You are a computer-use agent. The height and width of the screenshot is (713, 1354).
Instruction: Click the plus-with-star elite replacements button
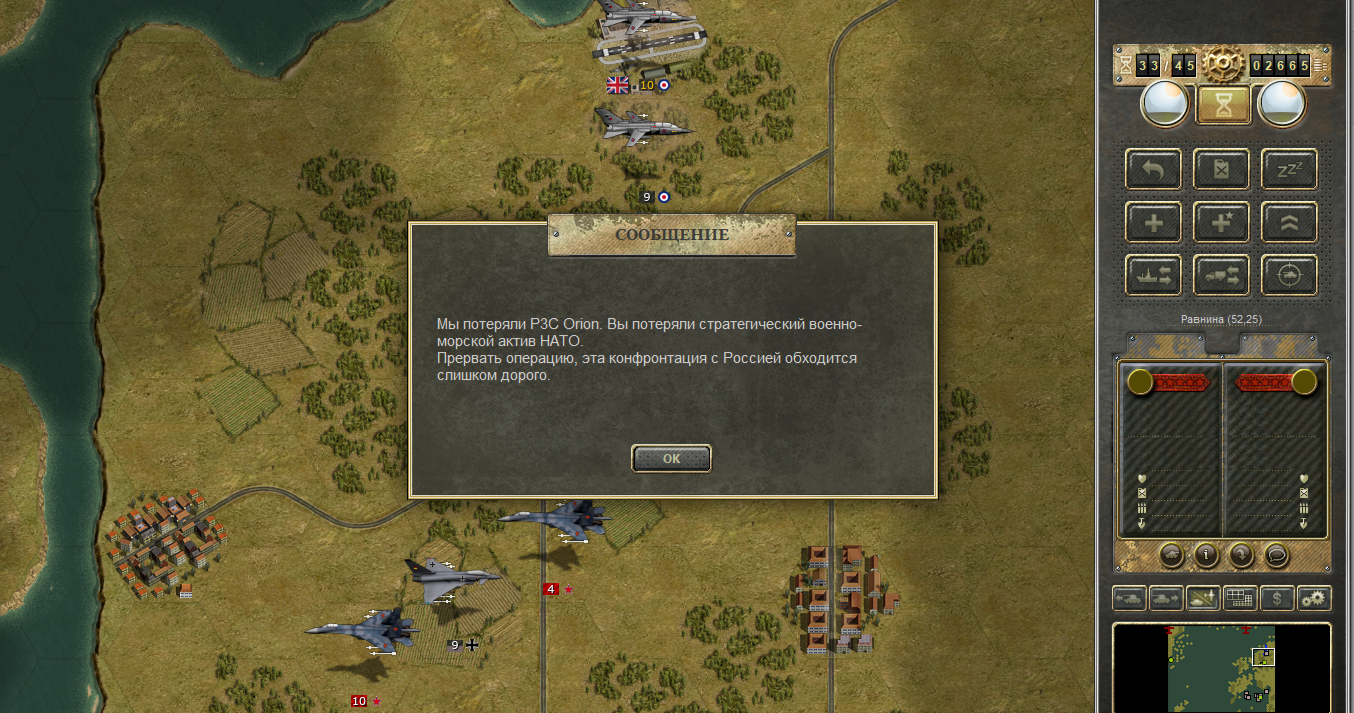pos(1221,222)
